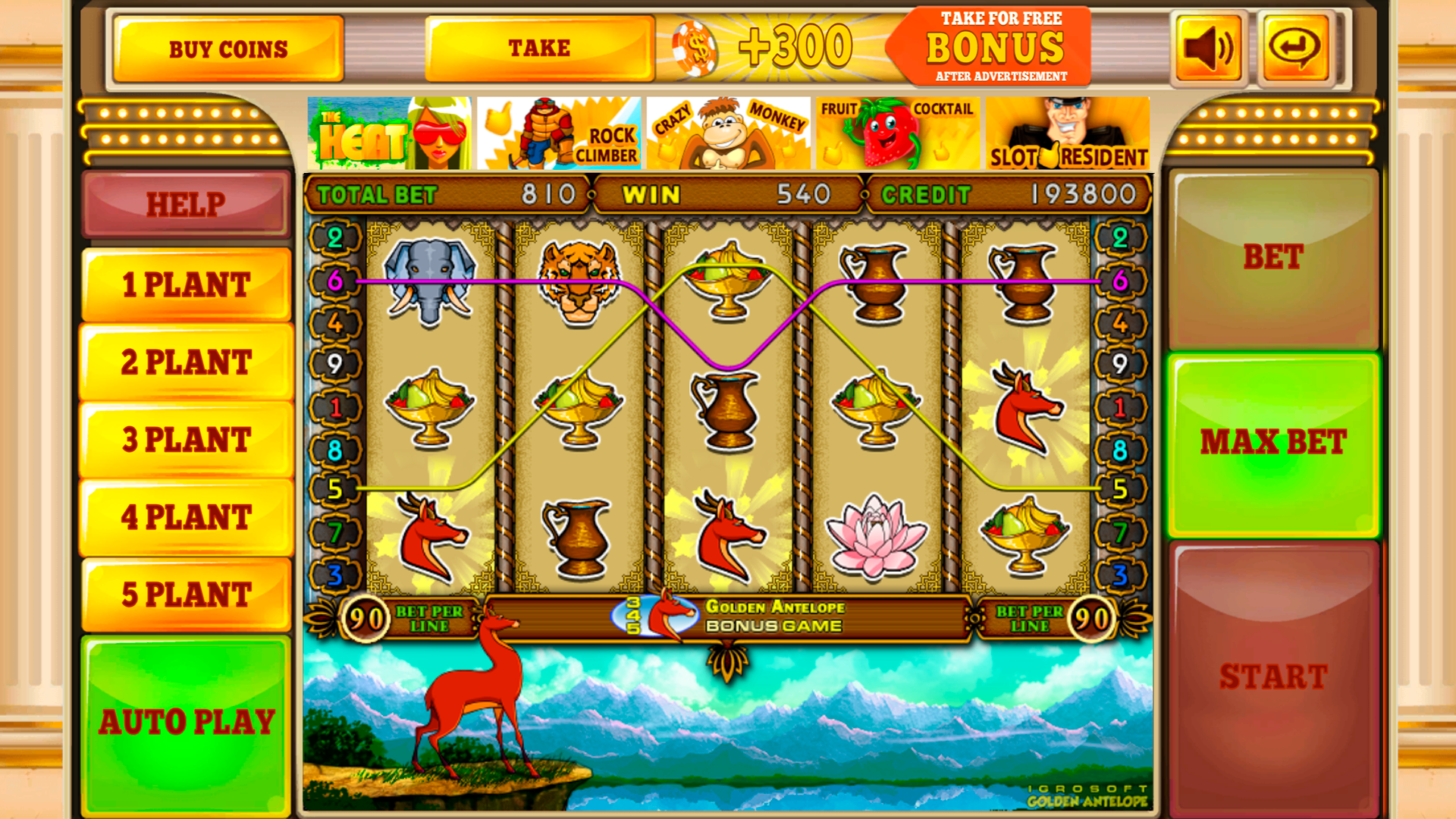Select the coin chip icon next to +300
The width and height of the screenshot is (1456, 819).
[x=698, y=49]
